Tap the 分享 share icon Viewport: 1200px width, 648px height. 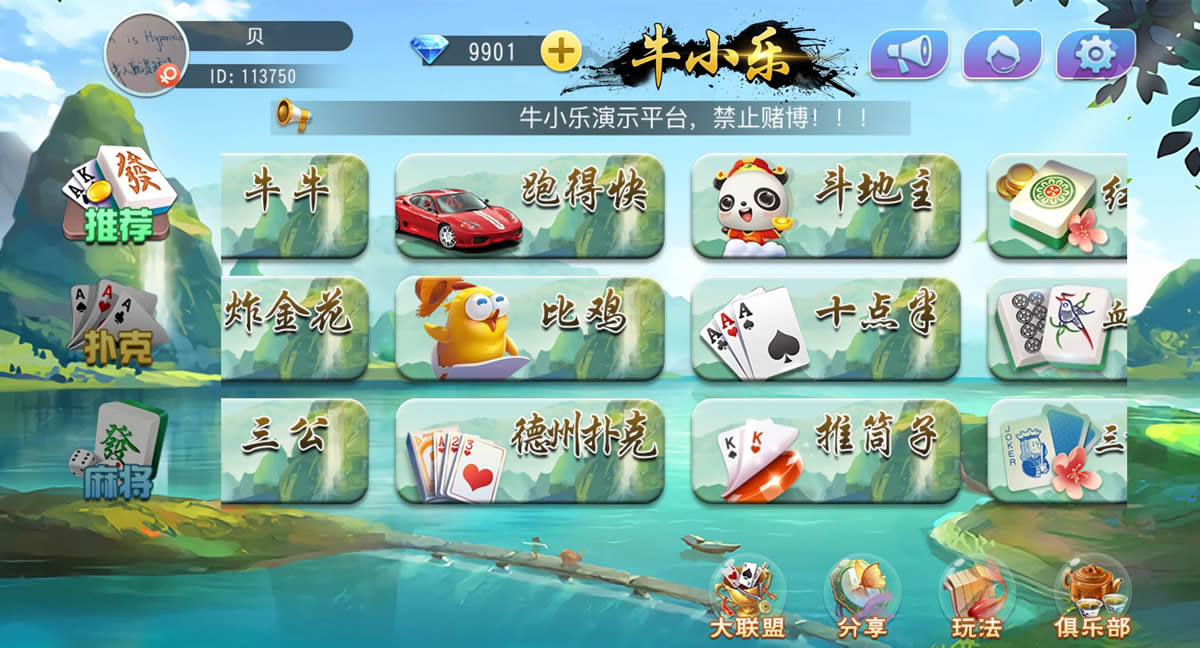tap(861, 600)
